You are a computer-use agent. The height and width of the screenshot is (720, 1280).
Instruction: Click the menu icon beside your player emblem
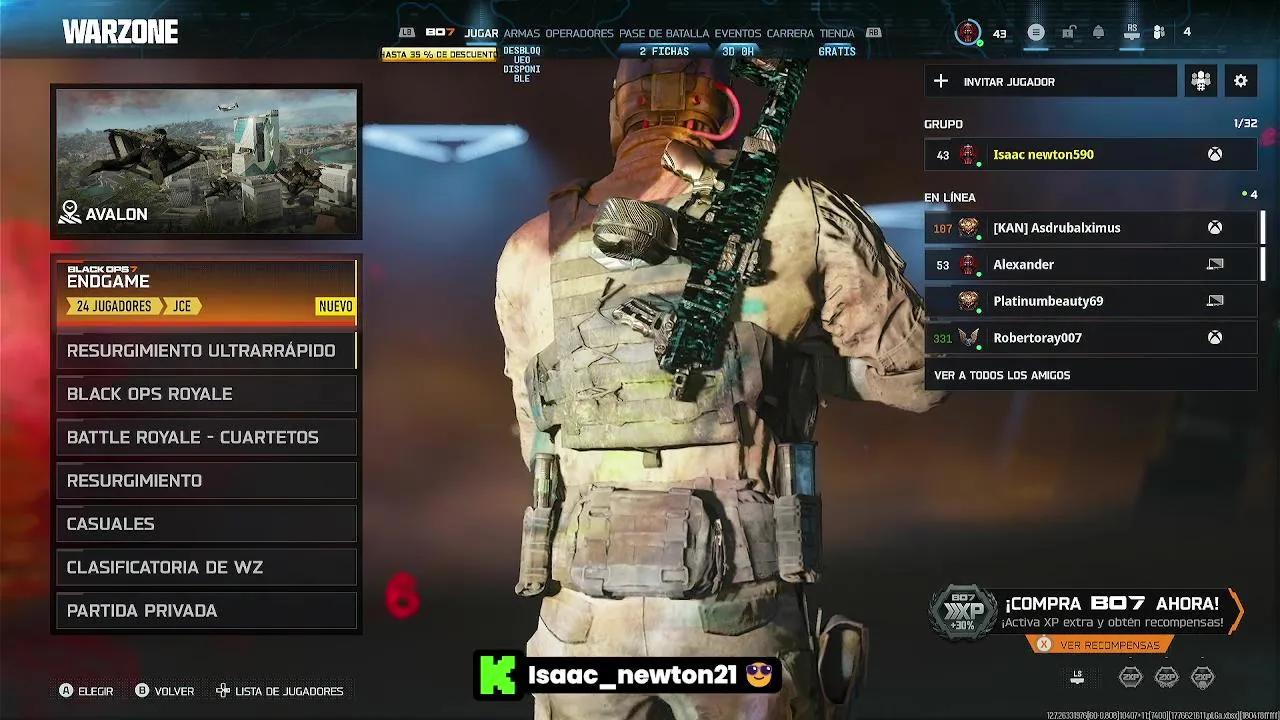coord(1035,32)
